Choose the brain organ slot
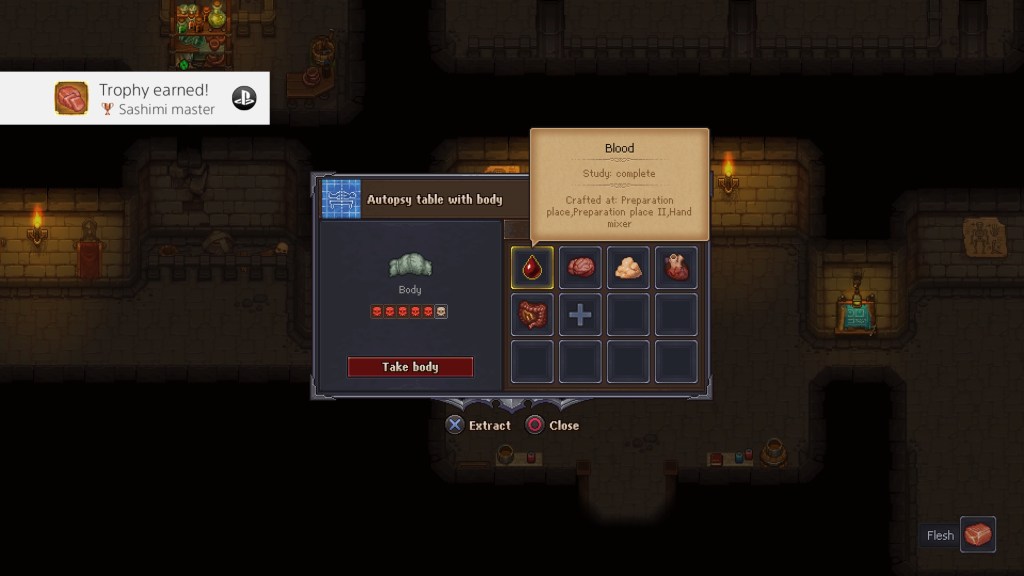 coord(580,267)
